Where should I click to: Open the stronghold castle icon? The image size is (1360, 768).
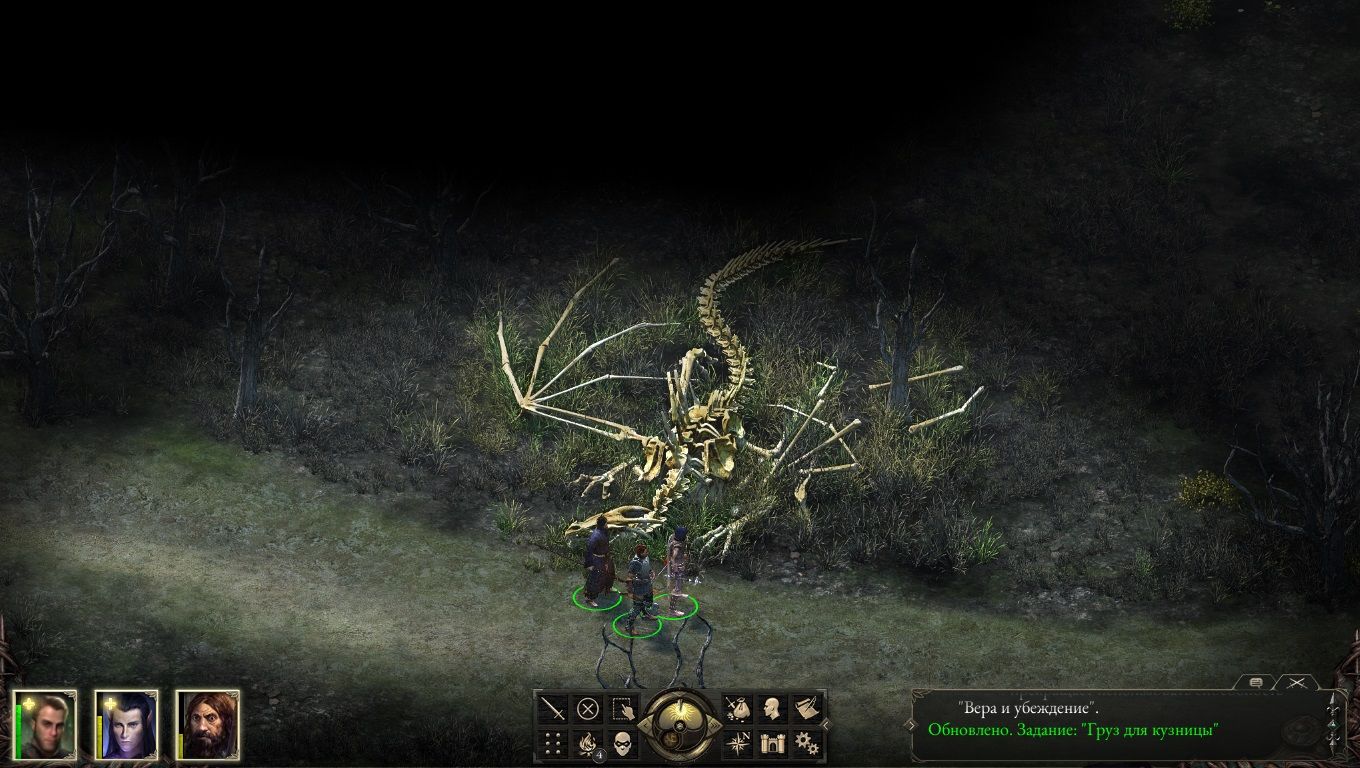(773, 743)
